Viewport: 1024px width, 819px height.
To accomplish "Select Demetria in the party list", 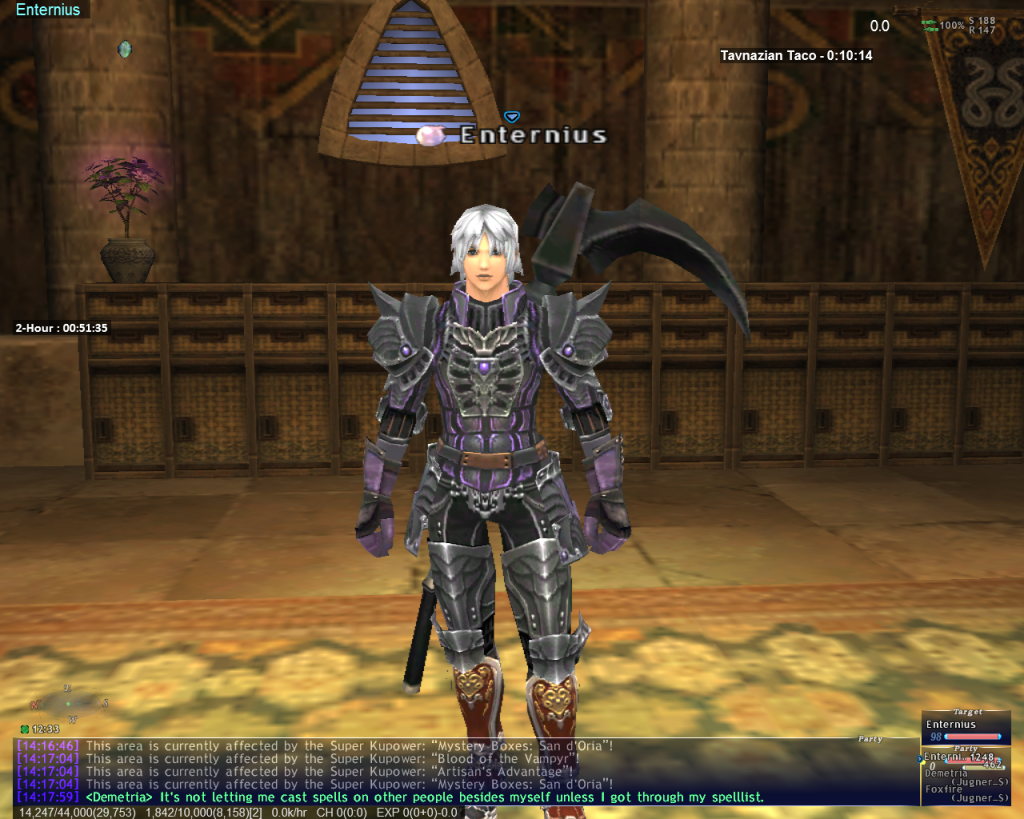I will coord(947,773).
